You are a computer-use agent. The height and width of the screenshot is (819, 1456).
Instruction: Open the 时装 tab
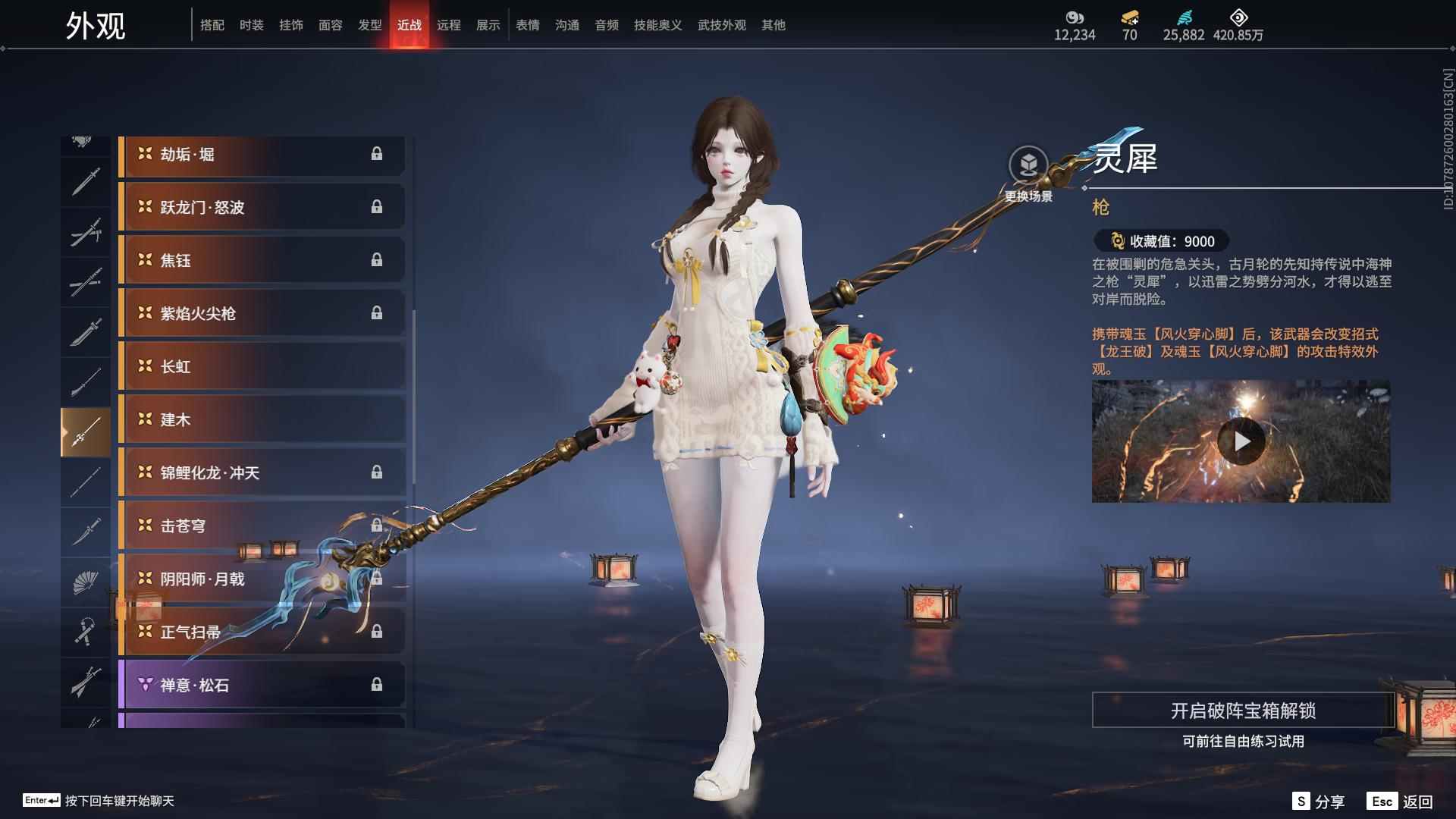[252, 25]
